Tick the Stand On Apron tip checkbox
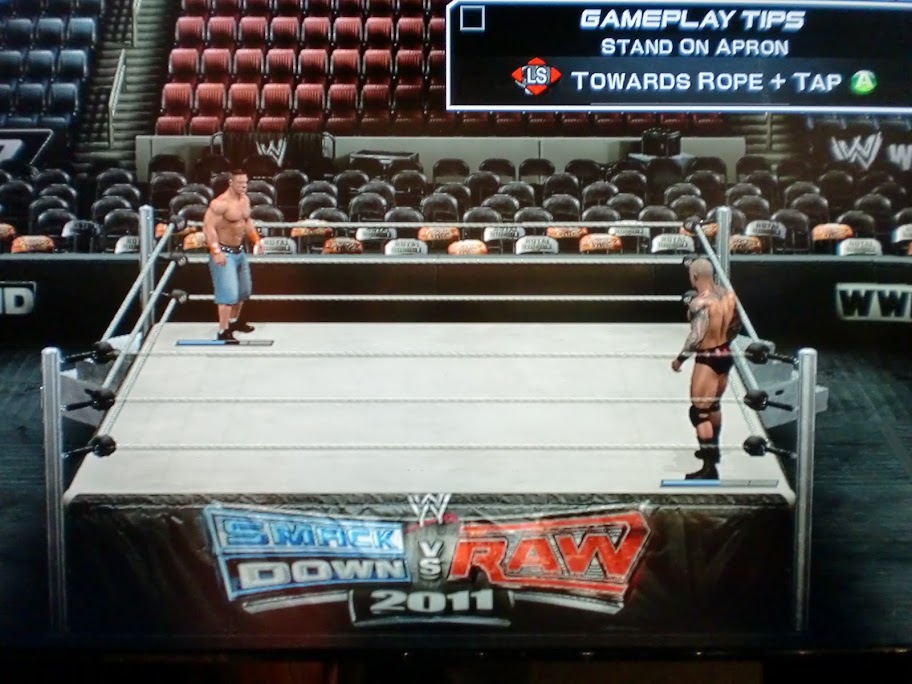Viewport: 912px width, 684px height. tap(473, 19)
